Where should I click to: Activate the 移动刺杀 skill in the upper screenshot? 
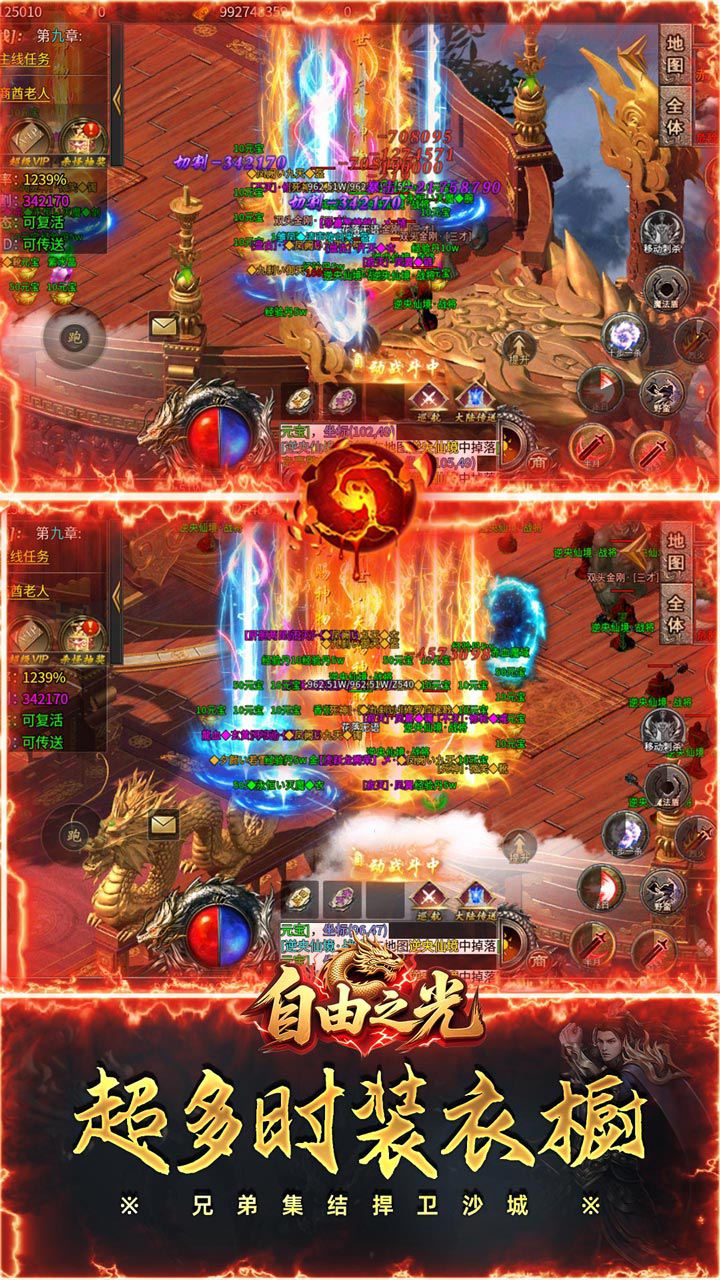(662, 232)
